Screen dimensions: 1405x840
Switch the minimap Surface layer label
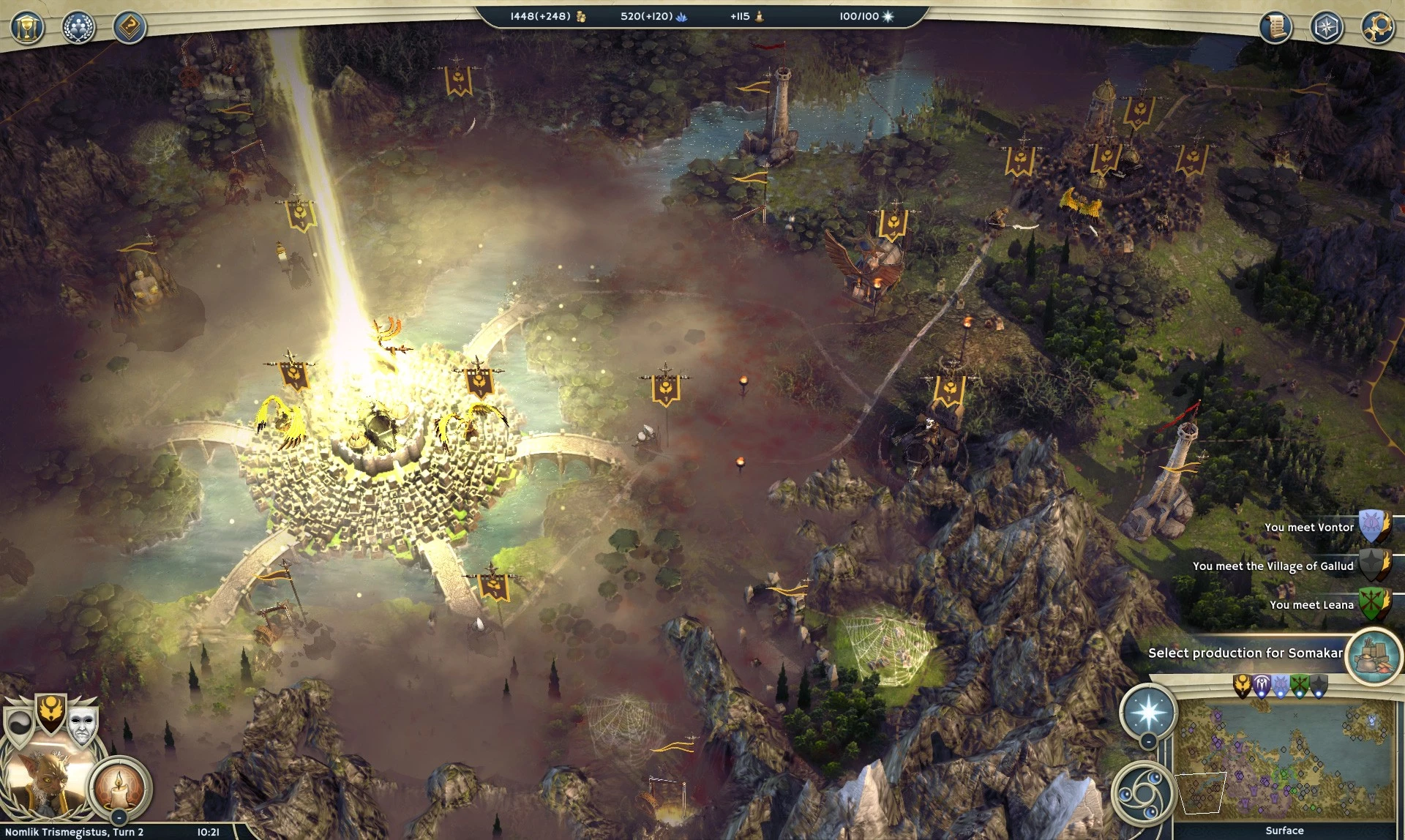pos(1284,830)
